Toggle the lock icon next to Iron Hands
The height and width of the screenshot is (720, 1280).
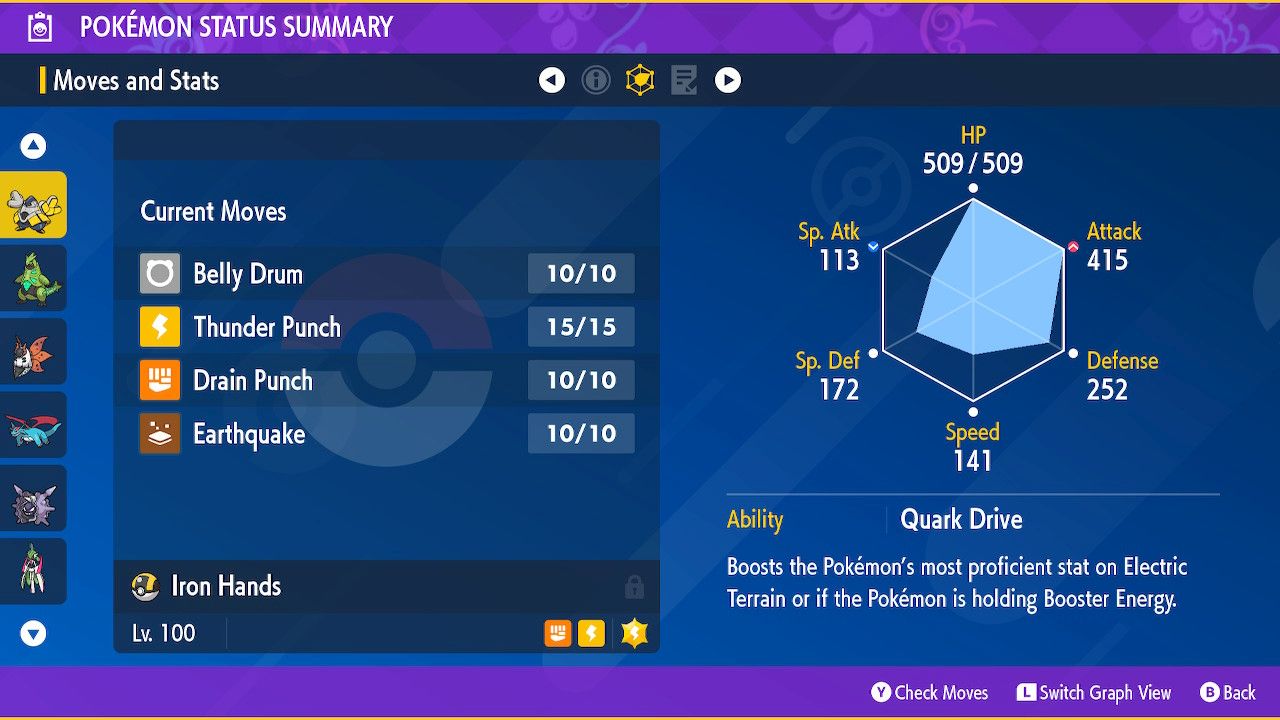(635, 587)
